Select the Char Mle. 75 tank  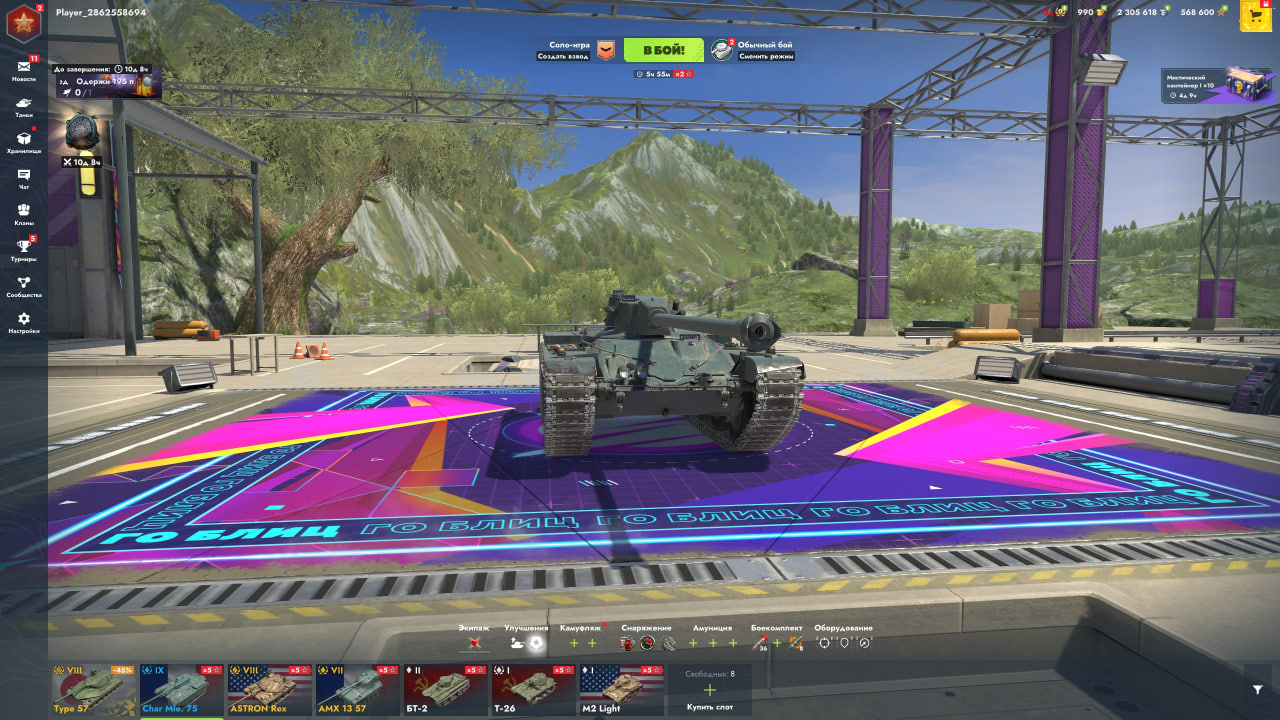pos(181,690)
